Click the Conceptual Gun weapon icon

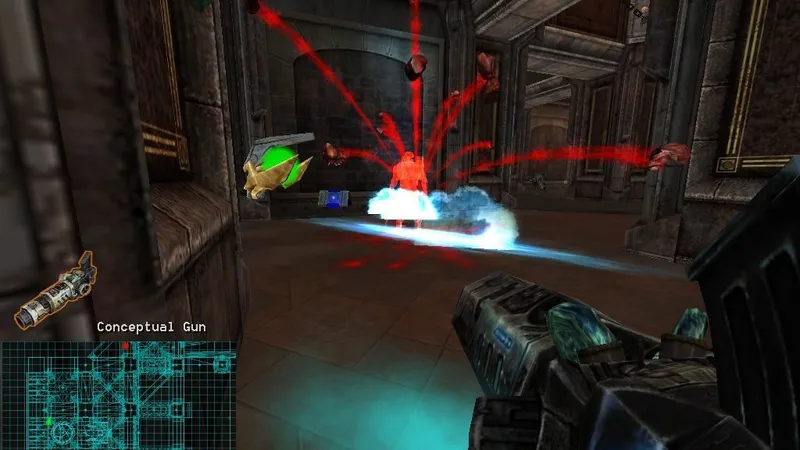tap(54, 291)
